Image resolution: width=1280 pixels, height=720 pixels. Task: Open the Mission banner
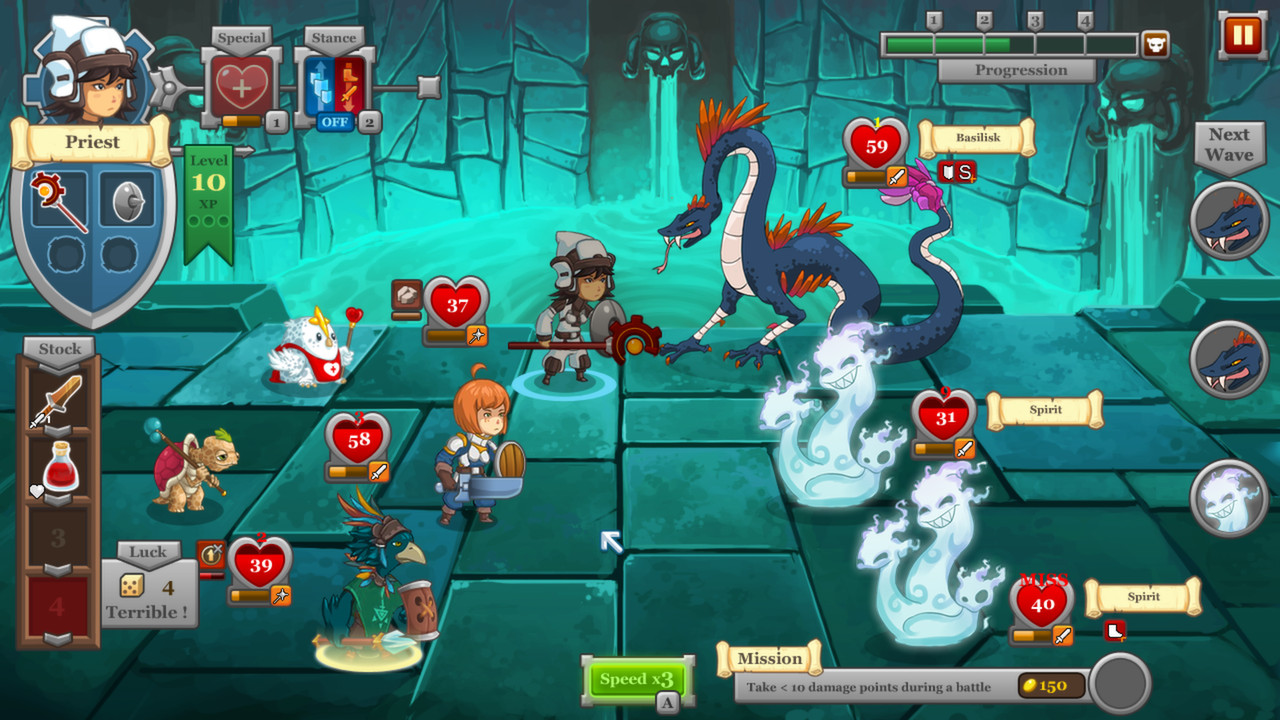(x=770, y=658)
